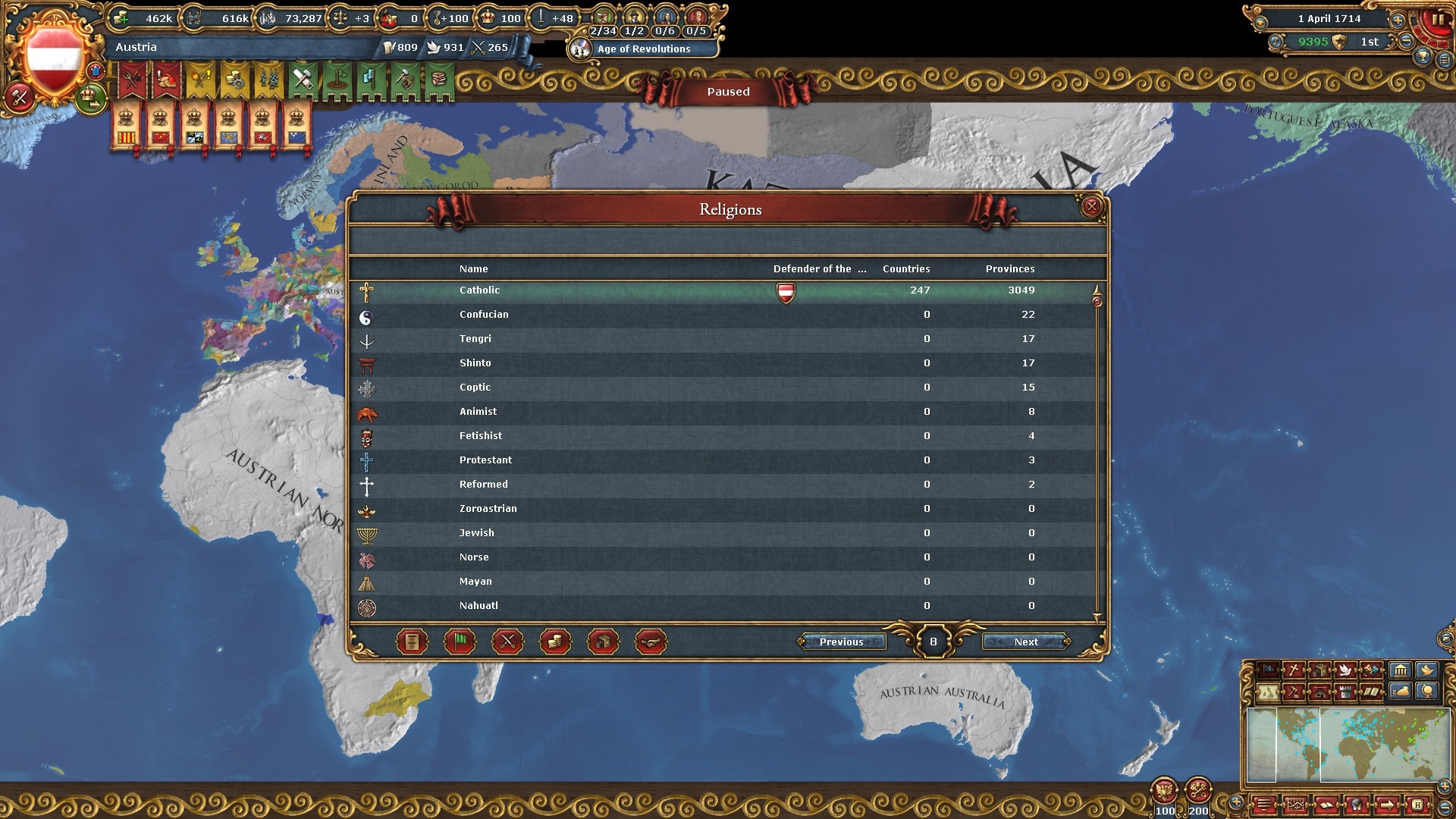Decrease game speed with the minus button

tap(1406, 41)
